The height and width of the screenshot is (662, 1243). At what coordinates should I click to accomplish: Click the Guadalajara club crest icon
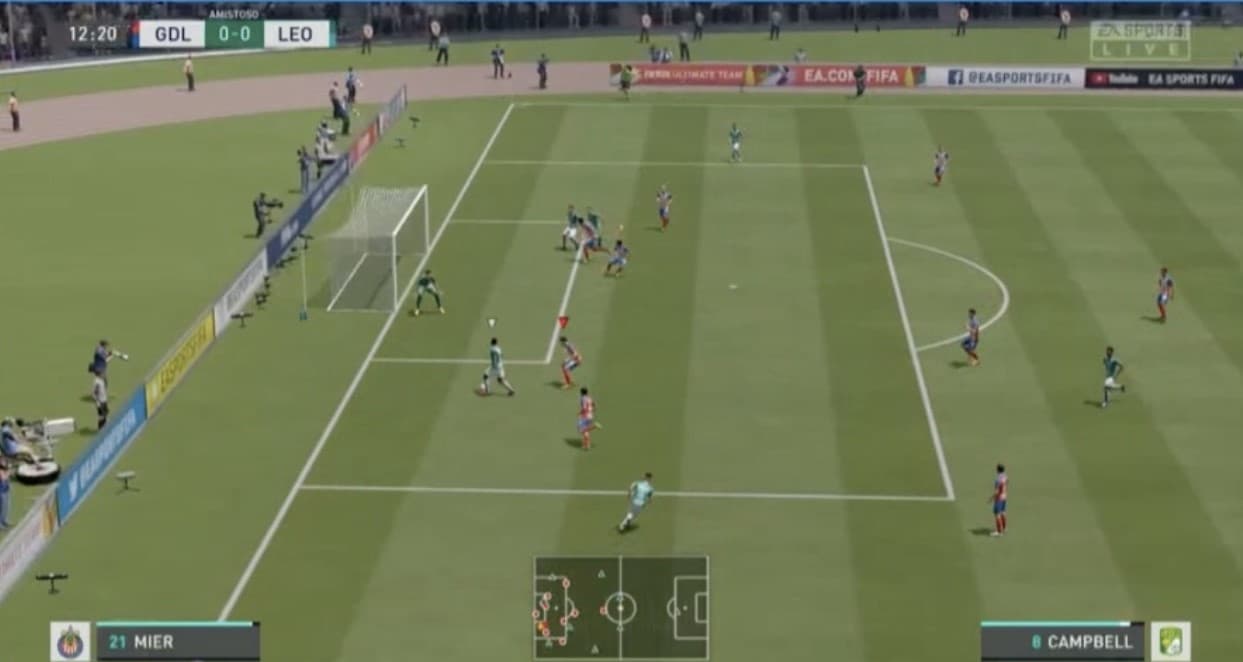[70, 641]
